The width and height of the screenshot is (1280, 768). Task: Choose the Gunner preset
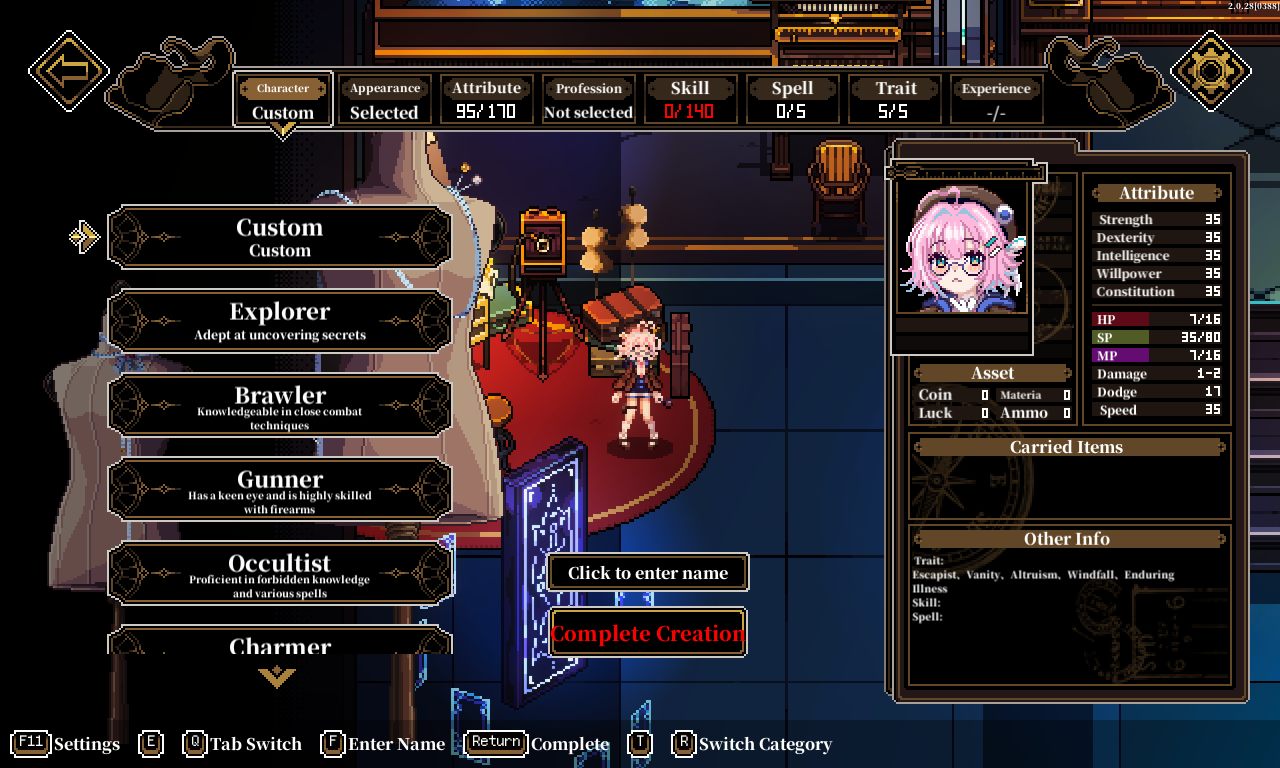point(280,490)
